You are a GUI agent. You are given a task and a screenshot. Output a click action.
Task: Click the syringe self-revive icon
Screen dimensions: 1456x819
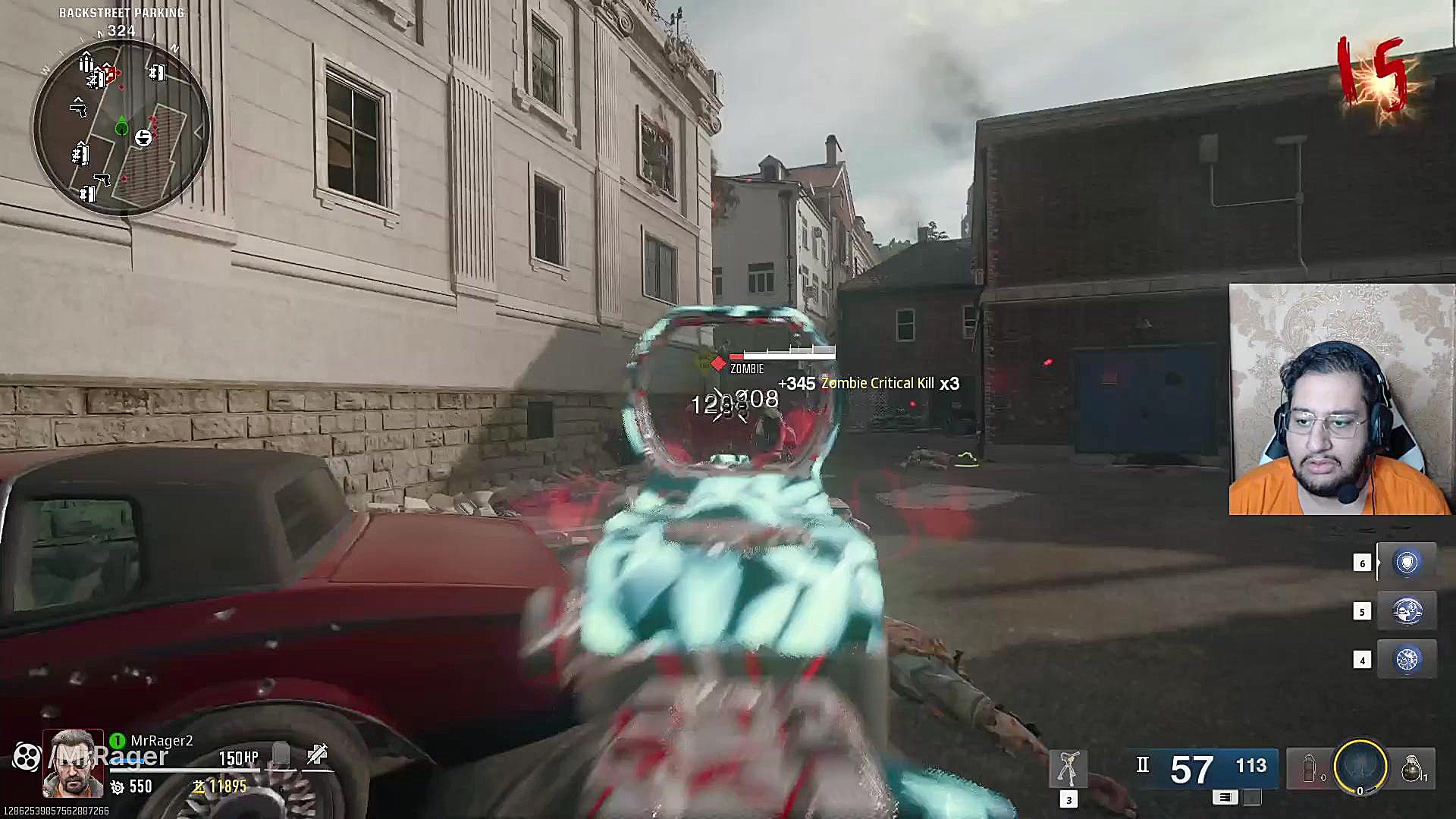point(317,755)
